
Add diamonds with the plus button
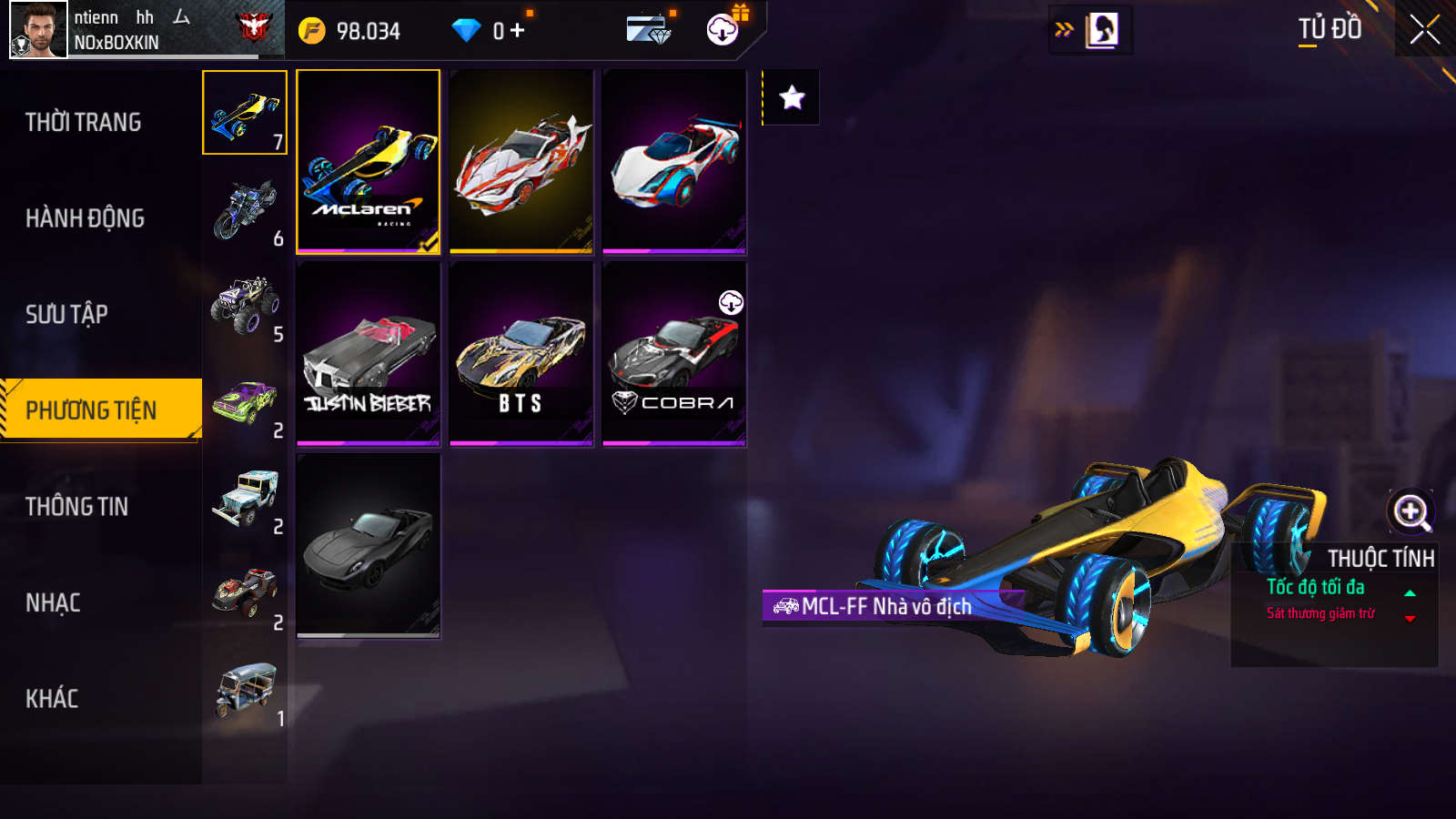(518, 31)
